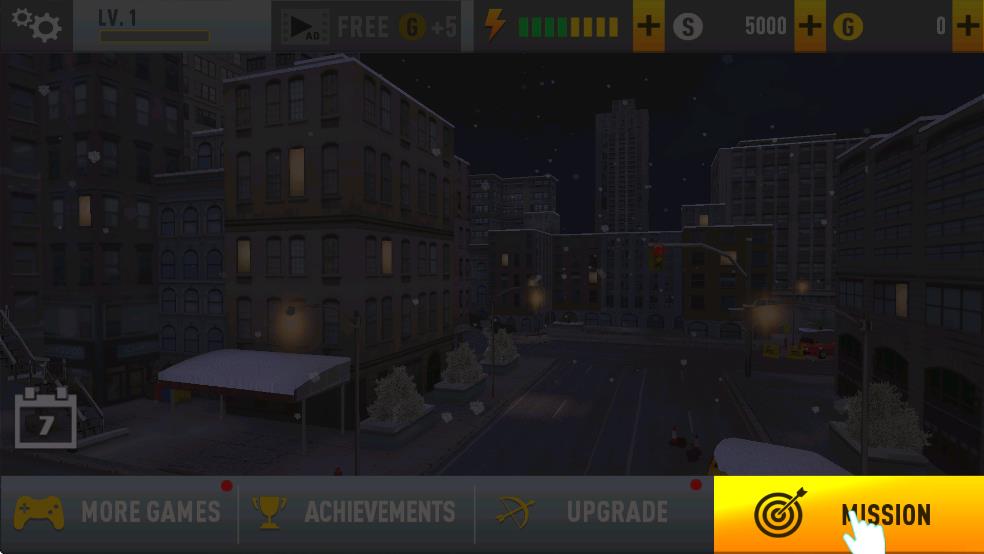The image size is (984, 554).
Task: Open the More Games menu
Action: (118, 513)
